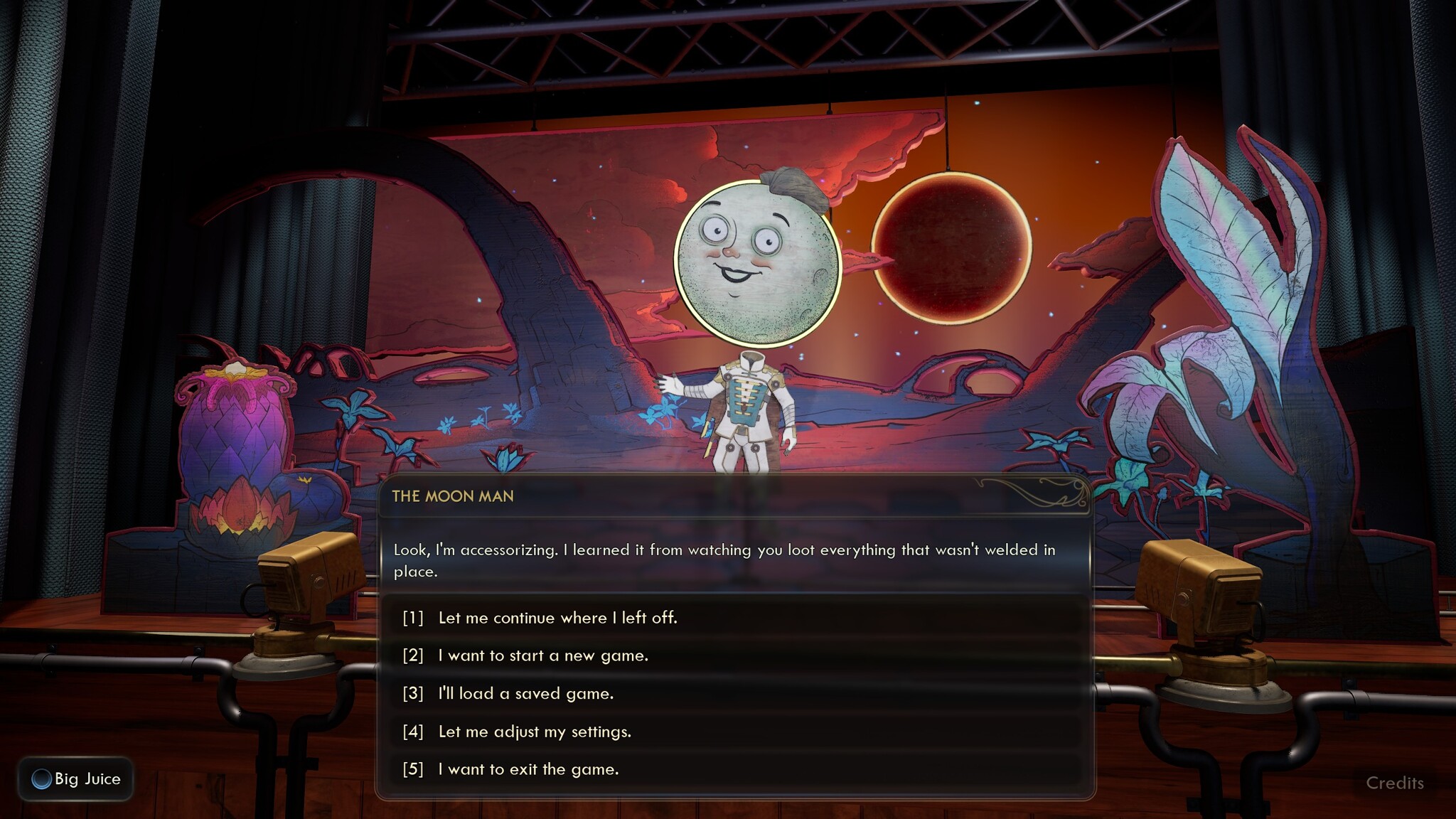This screenshot has height=819, width=1456.
Task: Click the Big Juice profile button
Action: (x=76, y=779)
